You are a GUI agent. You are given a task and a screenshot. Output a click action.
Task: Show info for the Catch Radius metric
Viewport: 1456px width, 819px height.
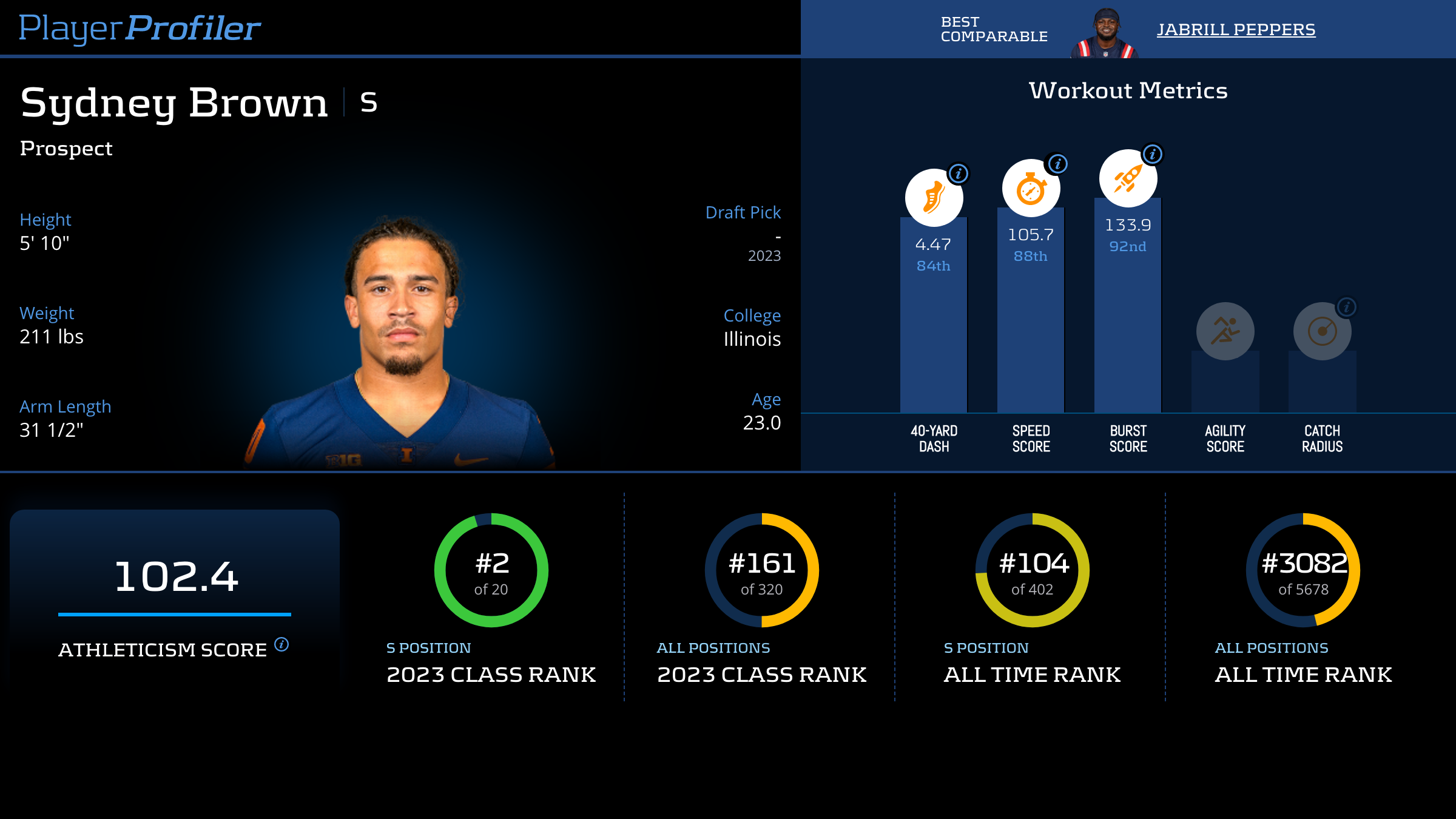1347,307
